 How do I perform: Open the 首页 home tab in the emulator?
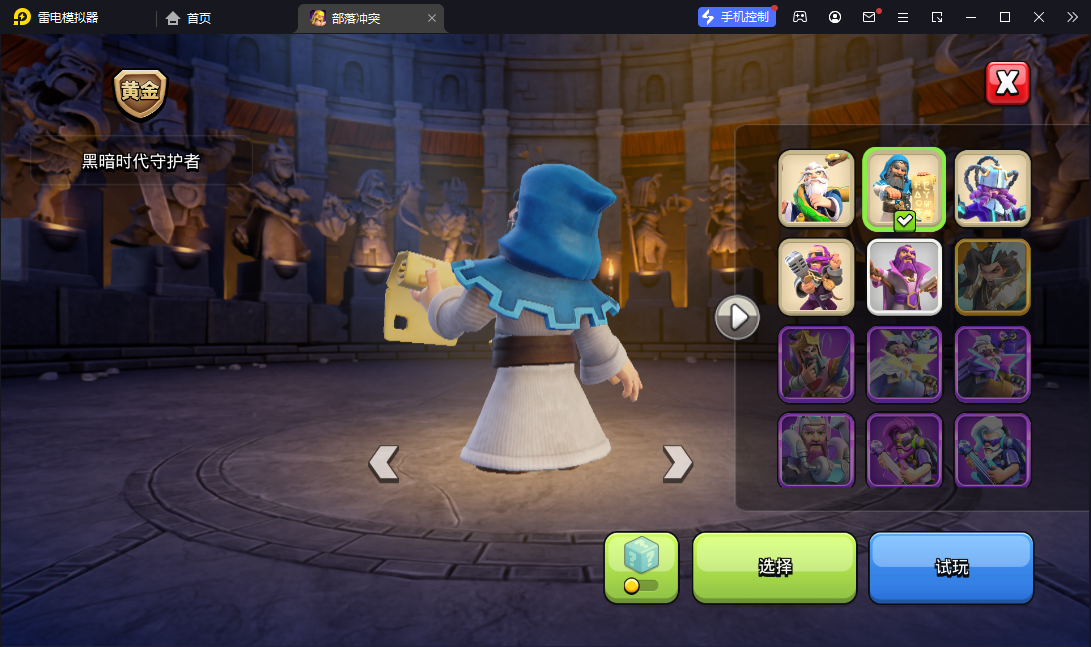189,18
